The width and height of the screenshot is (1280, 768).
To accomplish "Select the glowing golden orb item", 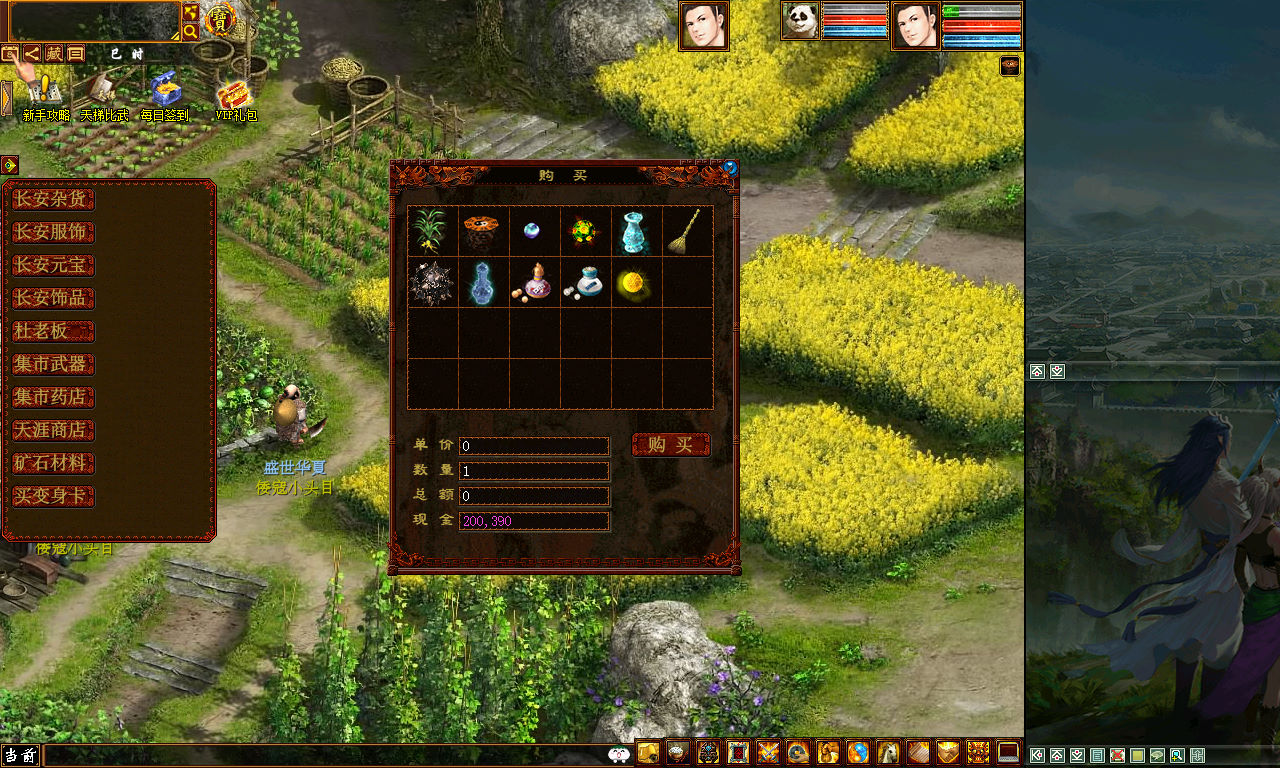I will click(634, 283).
